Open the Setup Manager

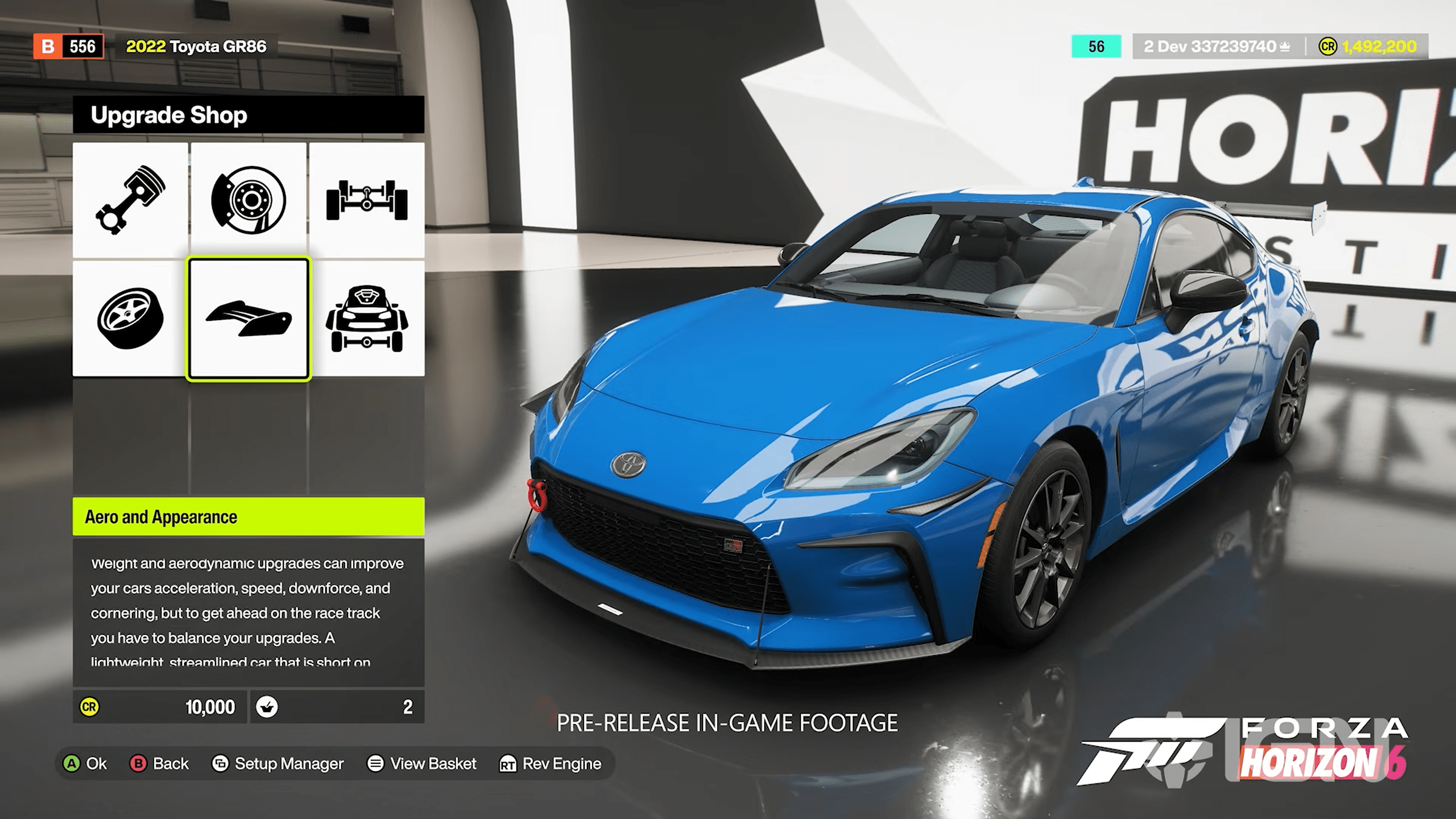click(279, 764)
